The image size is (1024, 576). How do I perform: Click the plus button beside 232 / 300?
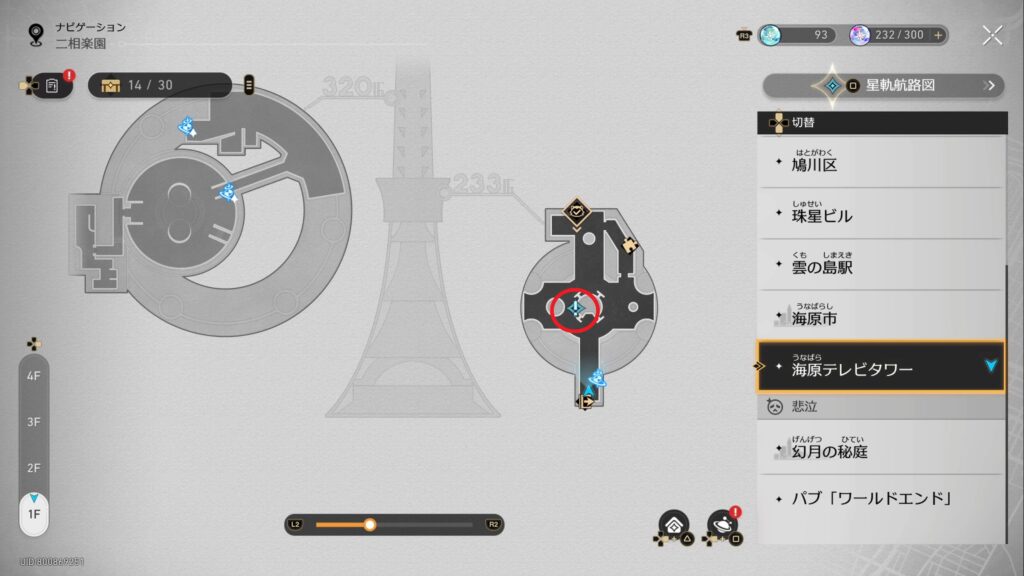(x=938, y=35)
